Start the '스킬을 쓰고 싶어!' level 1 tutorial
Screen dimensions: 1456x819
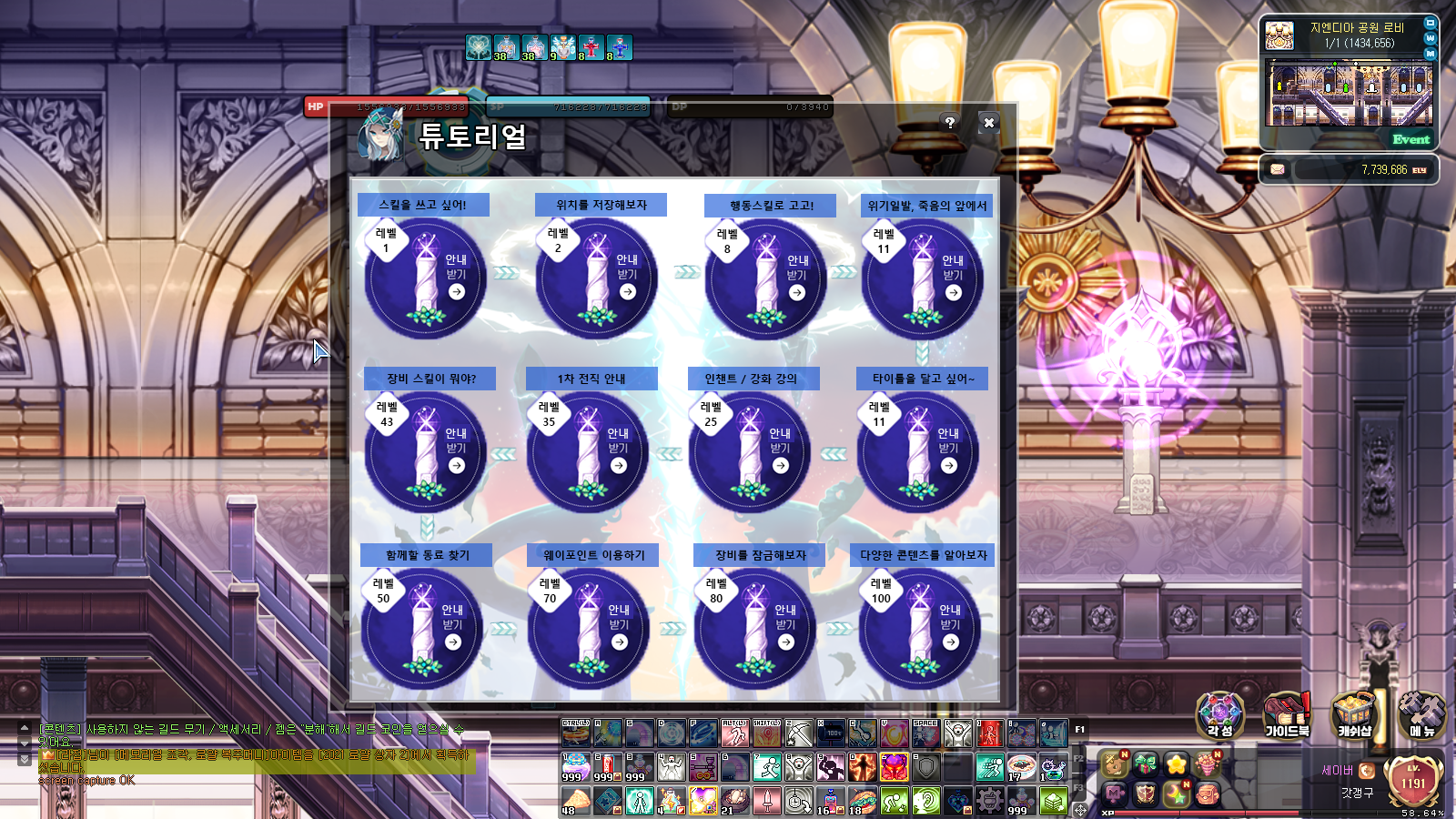point(456,291)
